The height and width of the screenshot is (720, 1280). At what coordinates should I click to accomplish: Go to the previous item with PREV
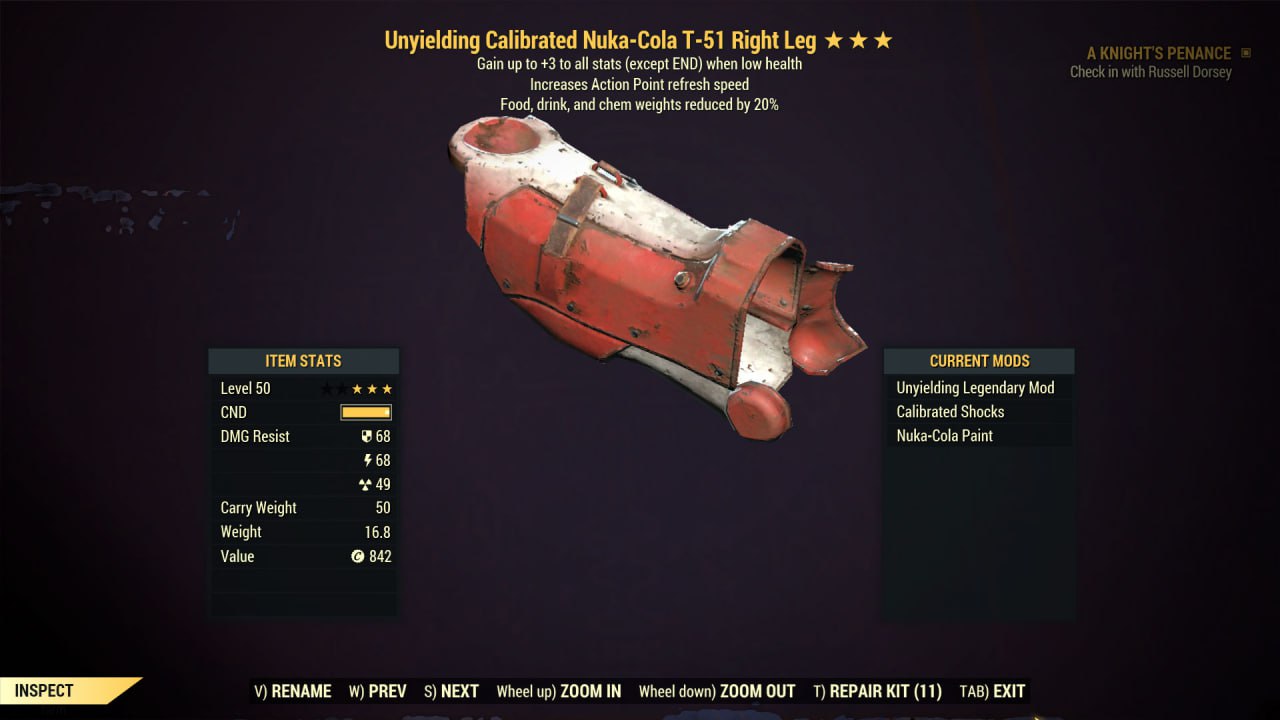pos(377,691)
